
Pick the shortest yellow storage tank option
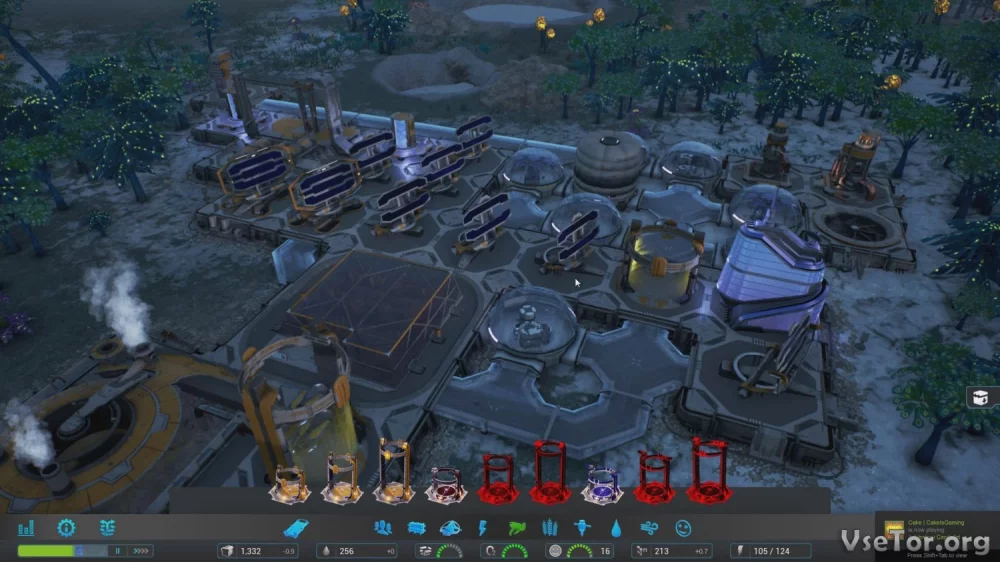click(289, 484)
